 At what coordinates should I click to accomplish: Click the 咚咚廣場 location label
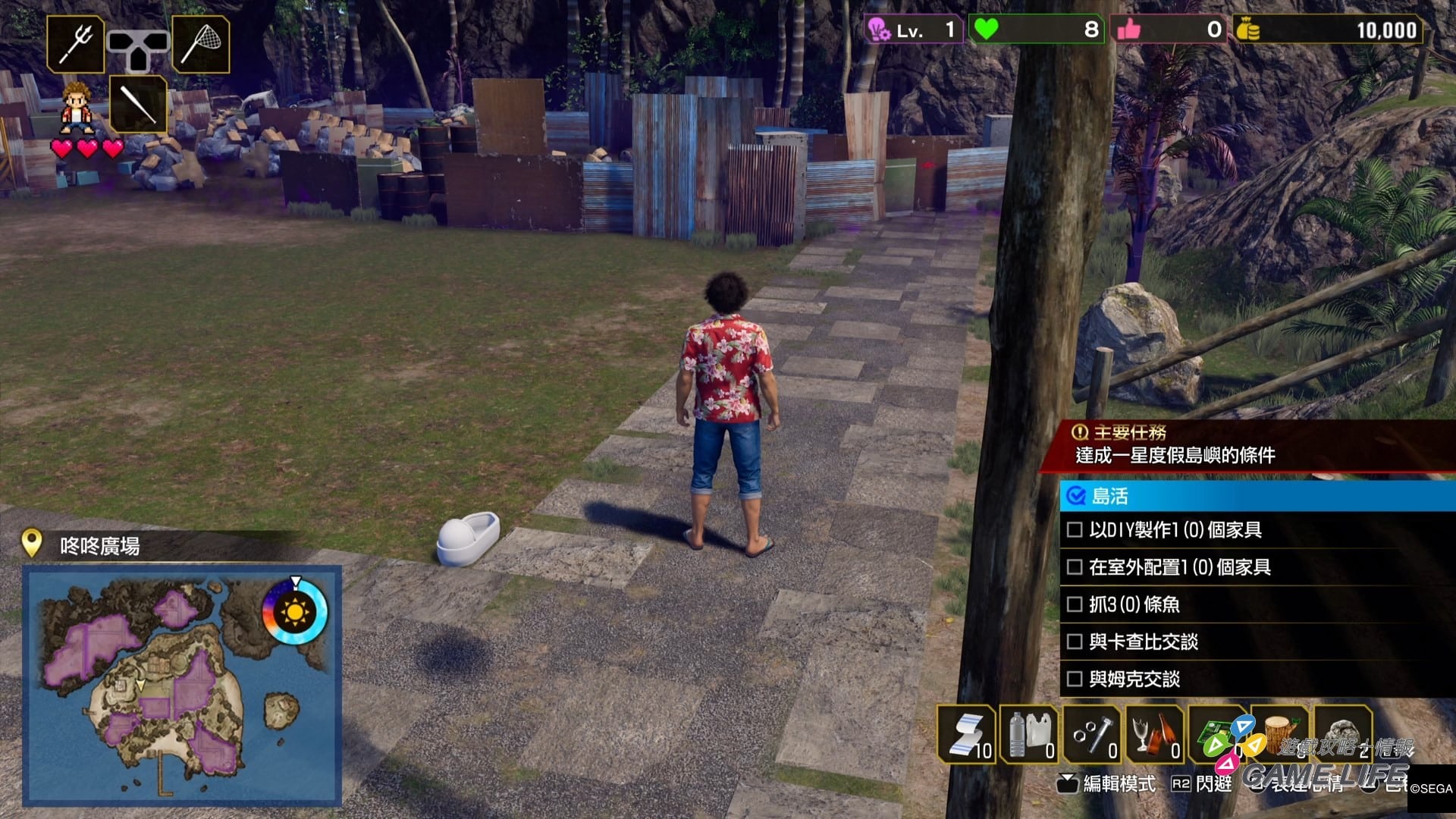pos(99,546)
